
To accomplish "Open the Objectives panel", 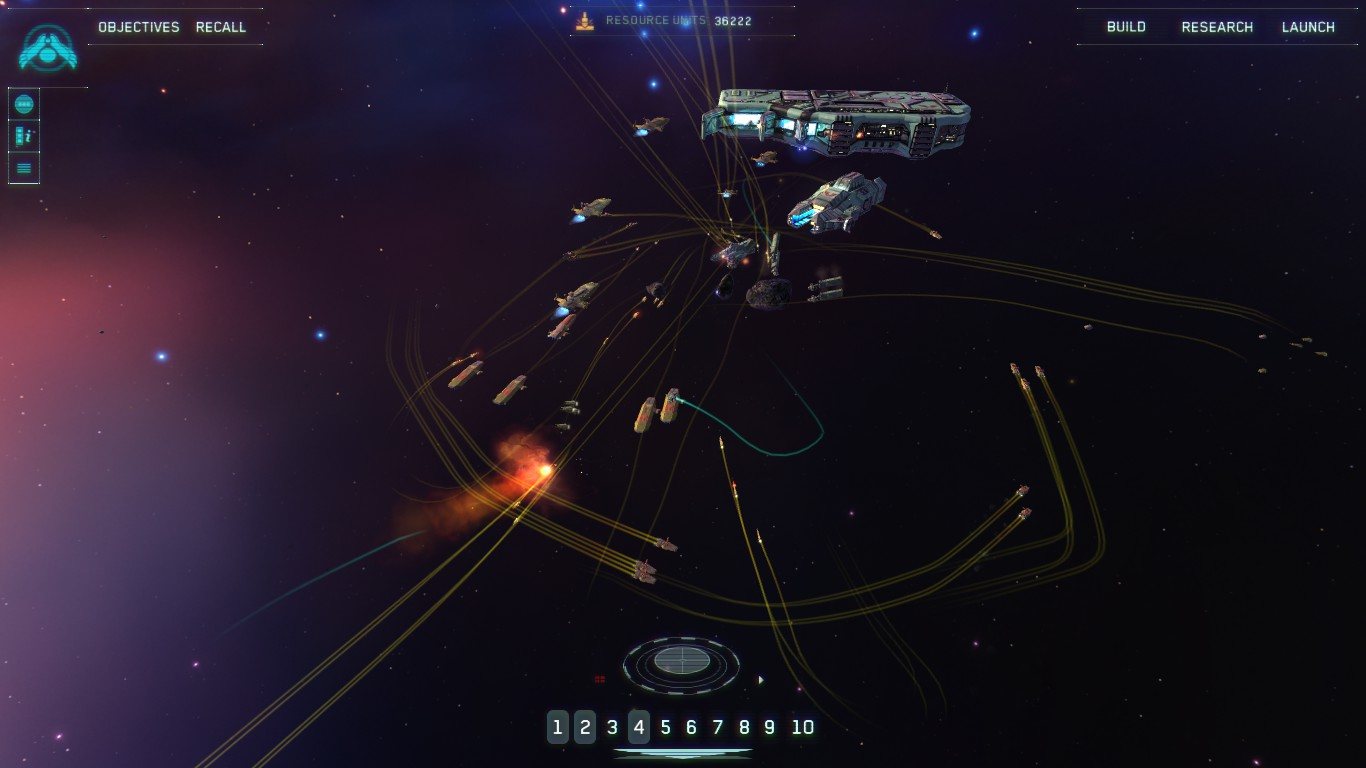I will tap(139, 27).
